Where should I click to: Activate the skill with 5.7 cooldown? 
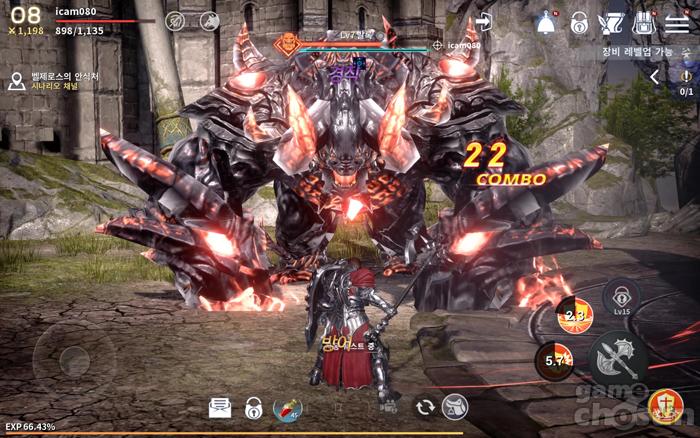(x=553, y=361)
